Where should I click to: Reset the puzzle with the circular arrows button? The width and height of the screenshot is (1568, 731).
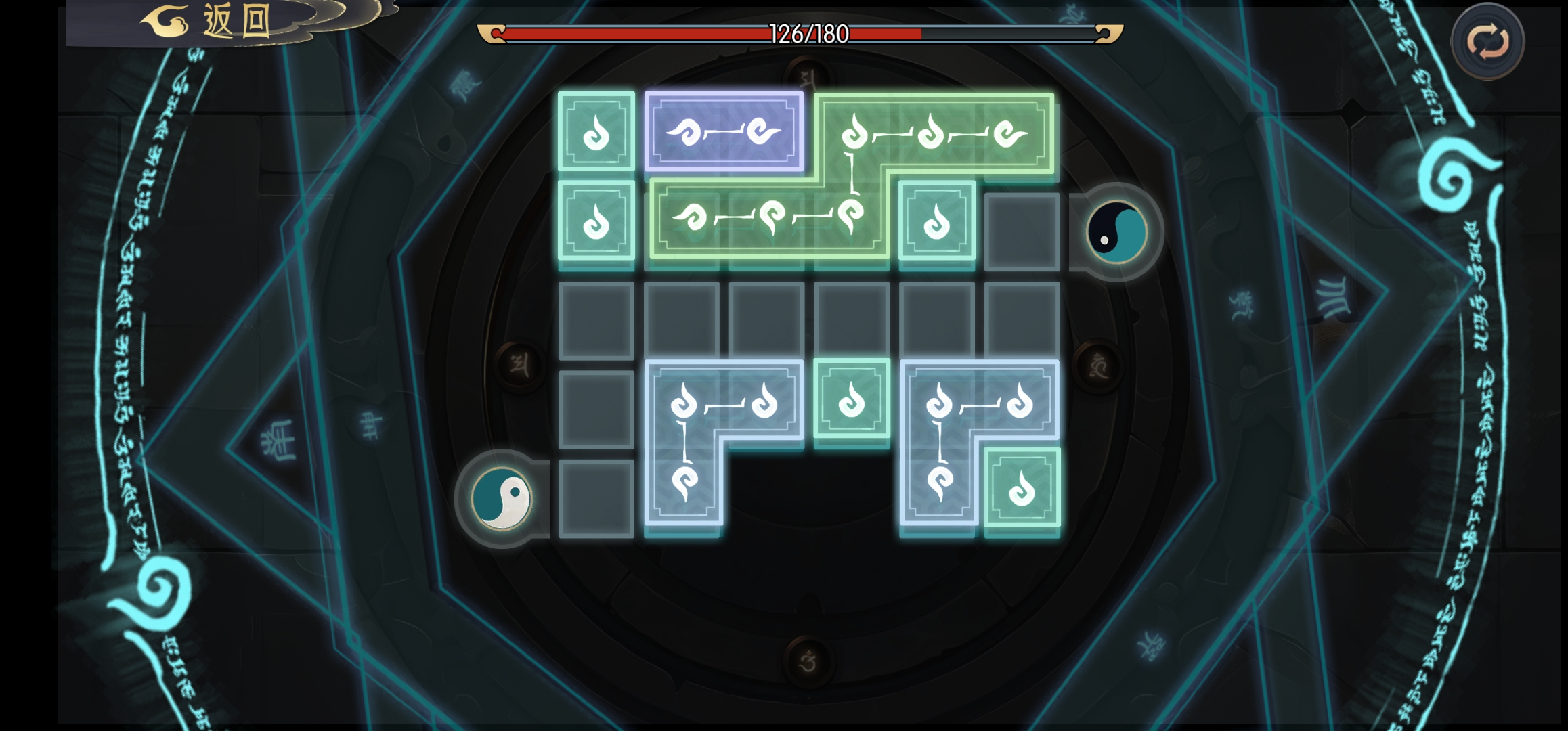click(1487, 42)
